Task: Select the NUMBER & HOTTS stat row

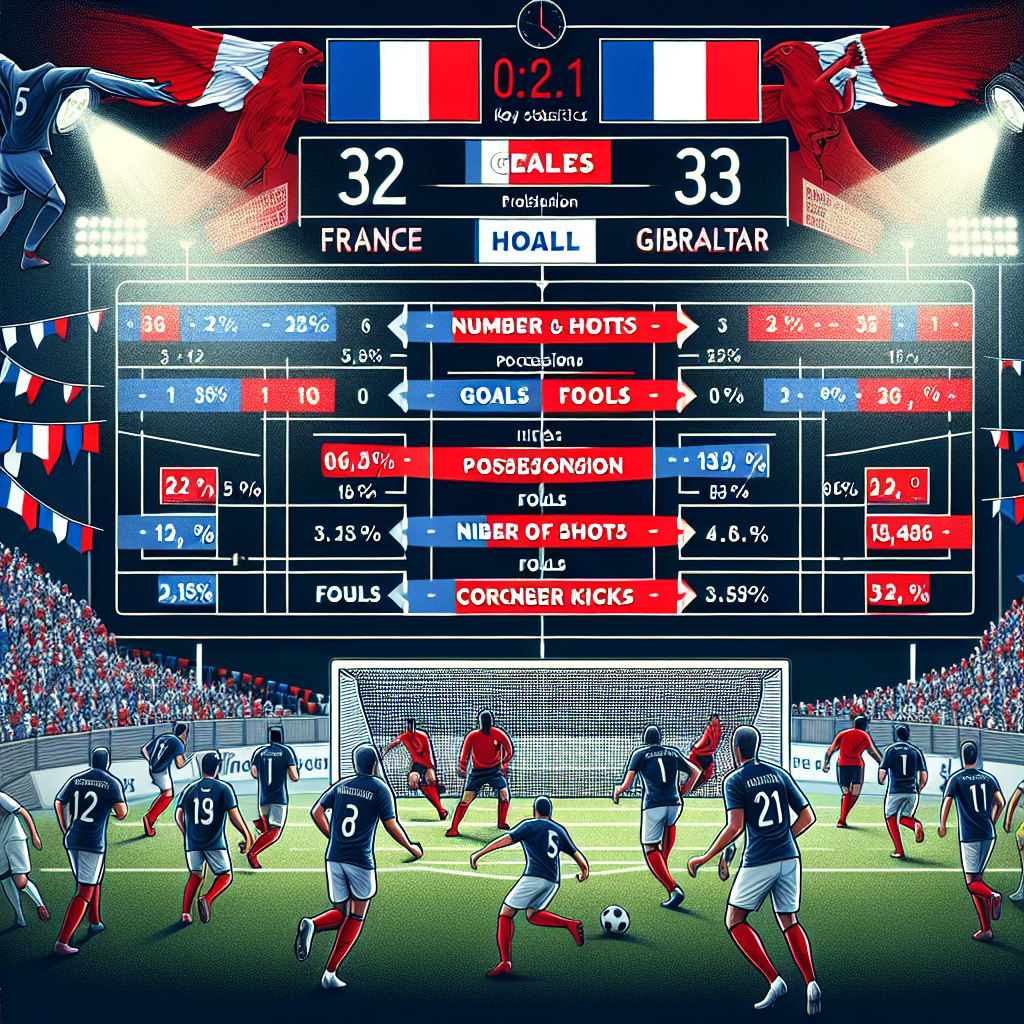Action: click(541, 325)
